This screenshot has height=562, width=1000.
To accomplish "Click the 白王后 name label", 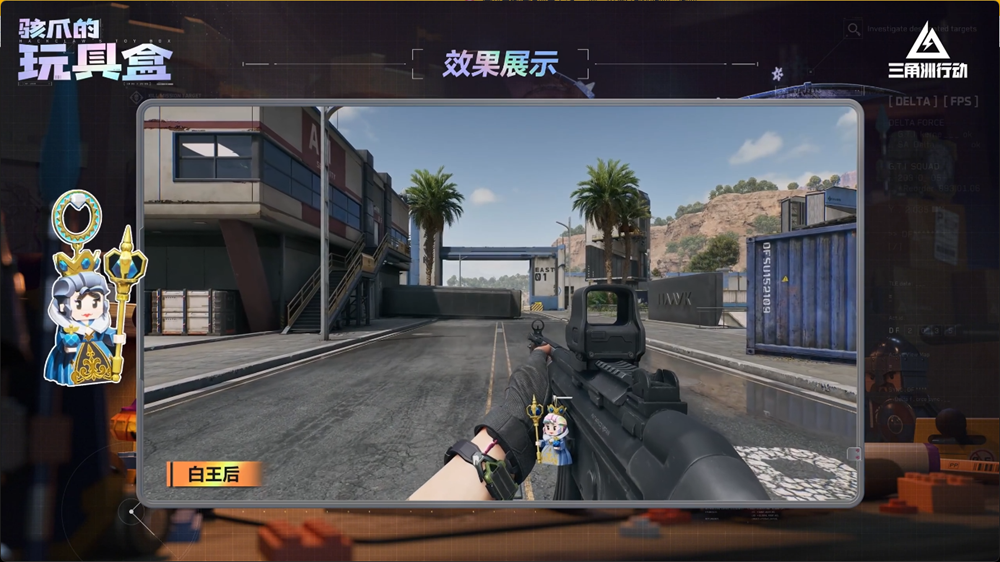I will [x=211, y=473].
